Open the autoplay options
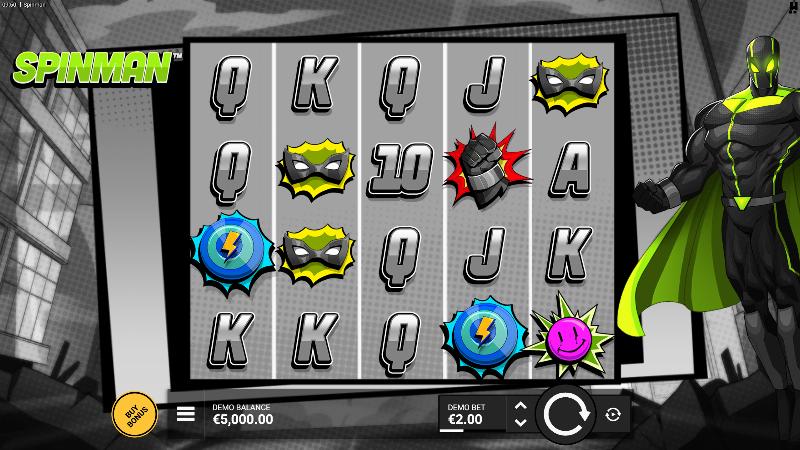Image resolution: width=800 pixels, height=450 pixels. point(613,414)
